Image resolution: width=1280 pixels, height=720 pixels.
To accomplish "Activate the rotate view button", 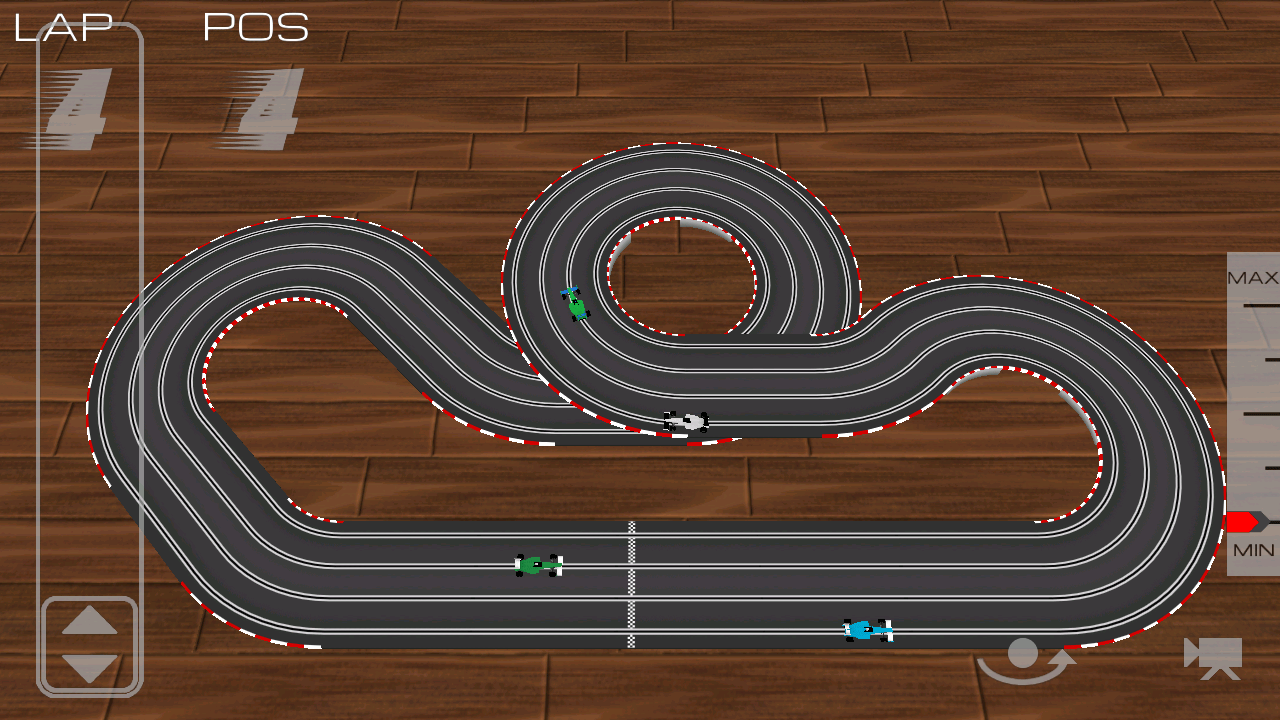I will tap(1025, 660).
